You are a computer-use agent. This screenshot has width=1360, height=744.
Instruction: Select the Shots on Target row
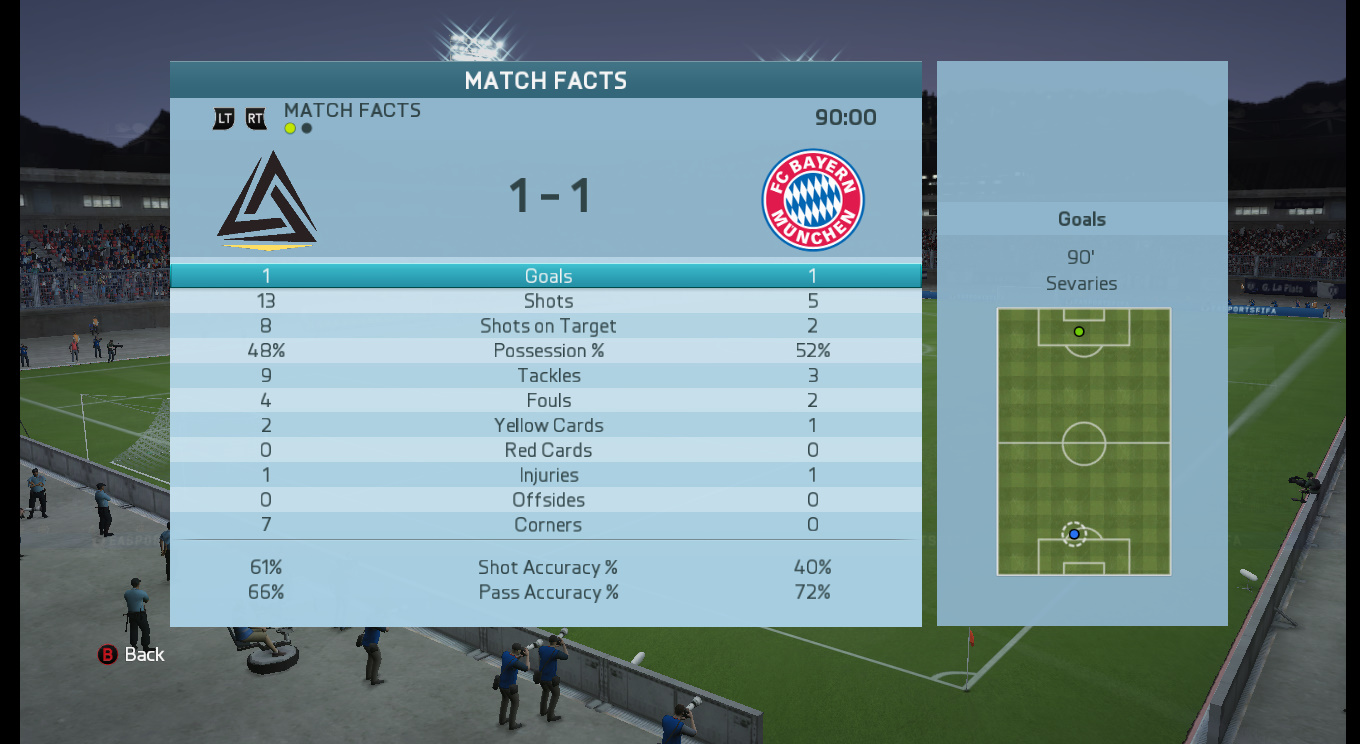[x=547, y=326]
